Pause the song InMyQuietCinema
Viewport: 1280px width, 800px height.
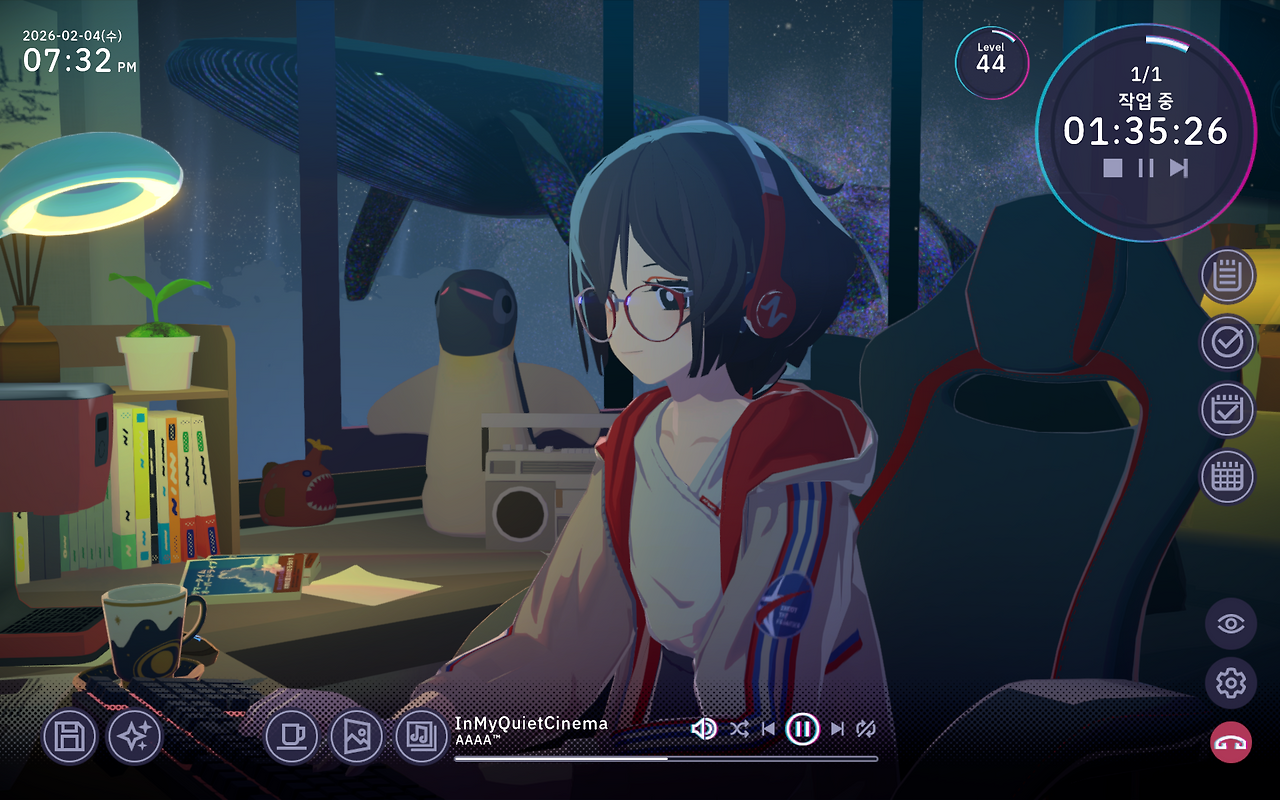(802, 729)
